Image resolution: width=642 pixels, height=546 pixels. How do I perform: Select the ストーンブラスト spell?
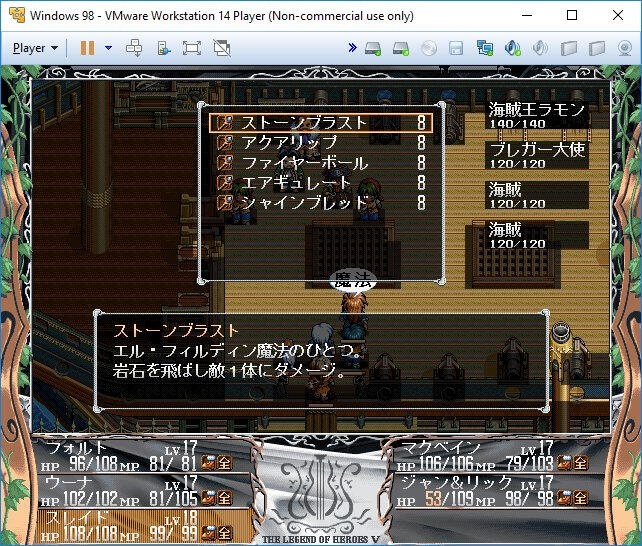pyautogui.click(x=305, y=123)
